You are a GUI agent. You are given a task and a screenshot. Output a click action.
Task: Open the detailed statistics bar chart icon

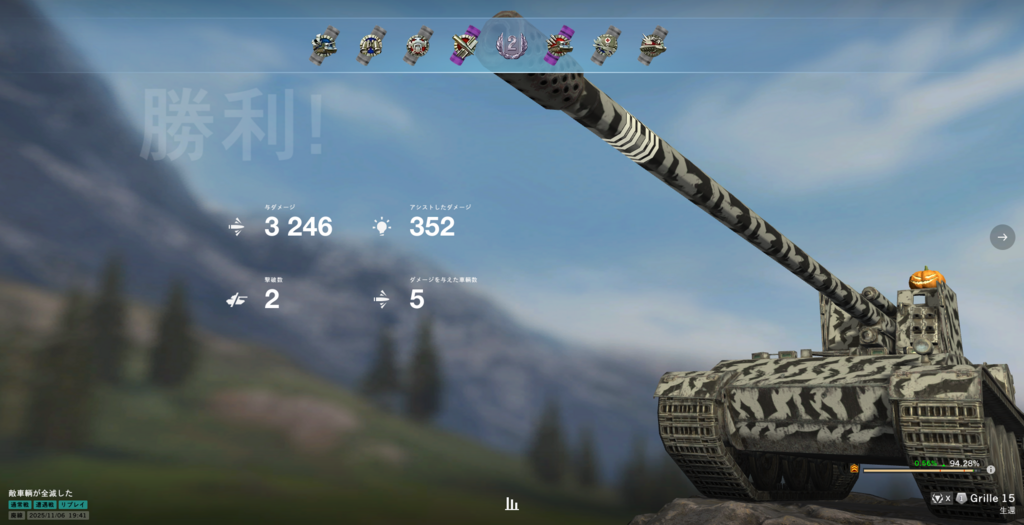[512, 504]
